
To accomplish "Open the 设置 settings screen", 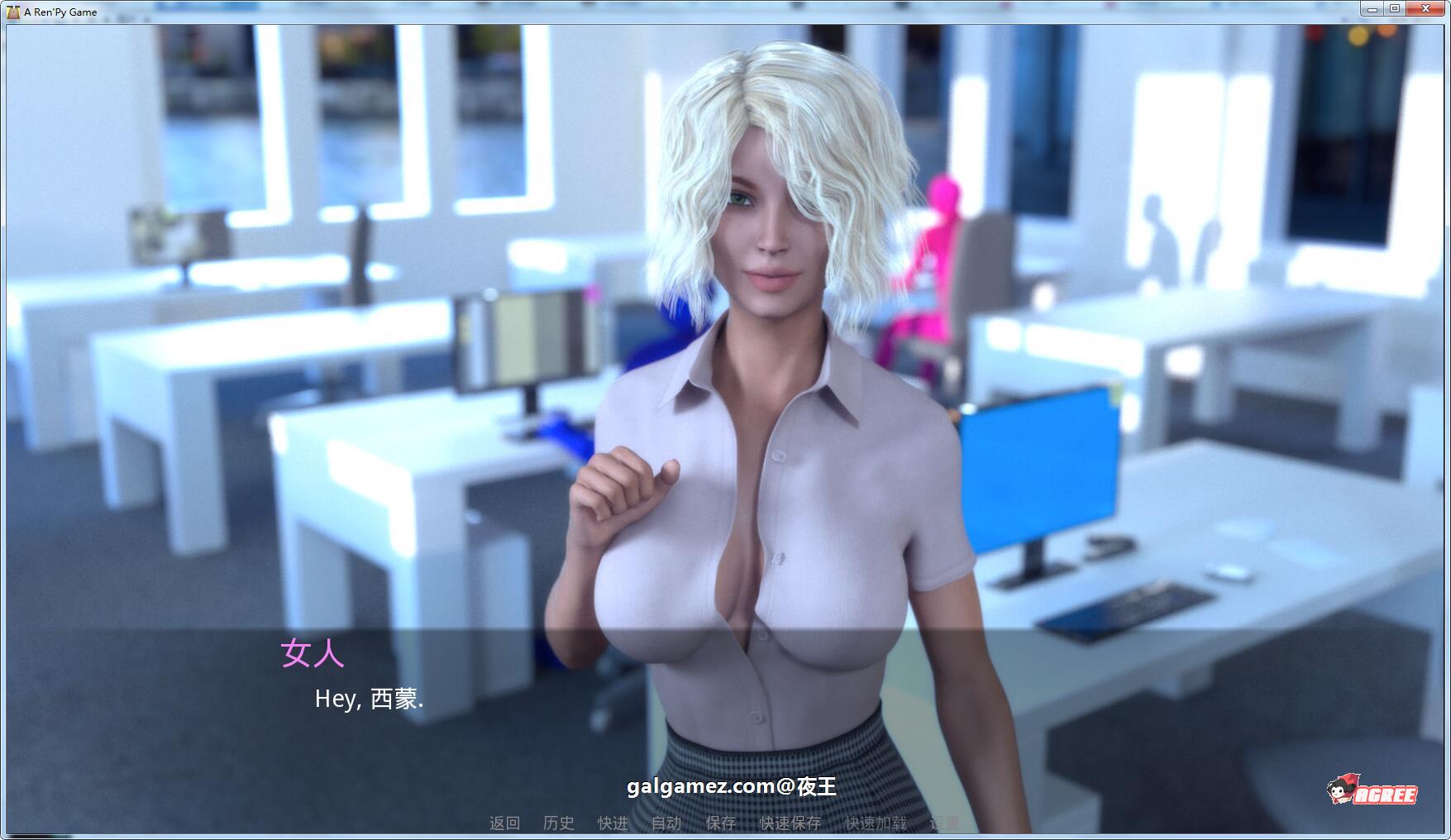I will click(x=948, y=824).
